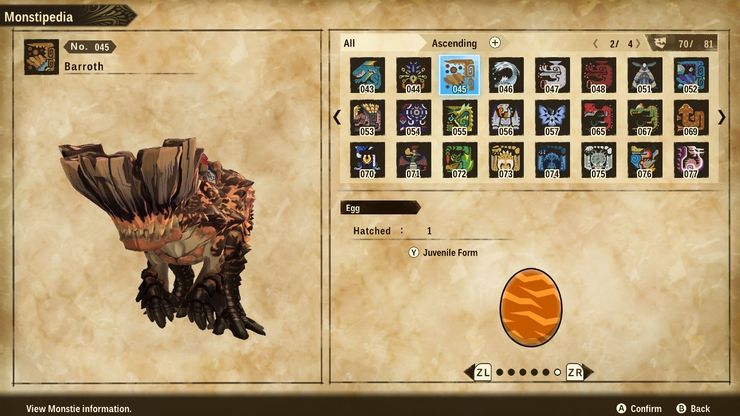Open monster entry 077

point(691,160)
